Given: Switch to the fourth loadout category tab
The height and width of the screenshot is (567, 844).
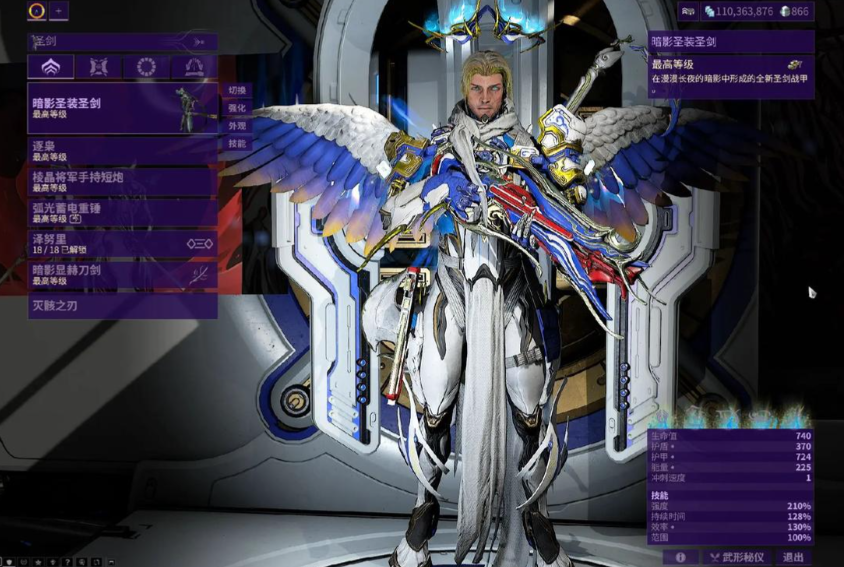Looking at the screenshot, I should [194, 67].
